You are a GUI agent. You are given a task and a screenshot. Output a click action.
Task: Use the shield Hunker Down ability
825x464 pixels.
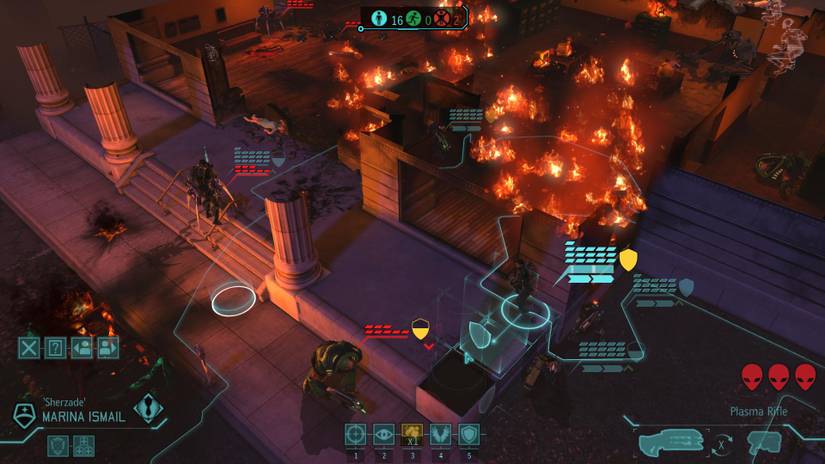(468, 435)
